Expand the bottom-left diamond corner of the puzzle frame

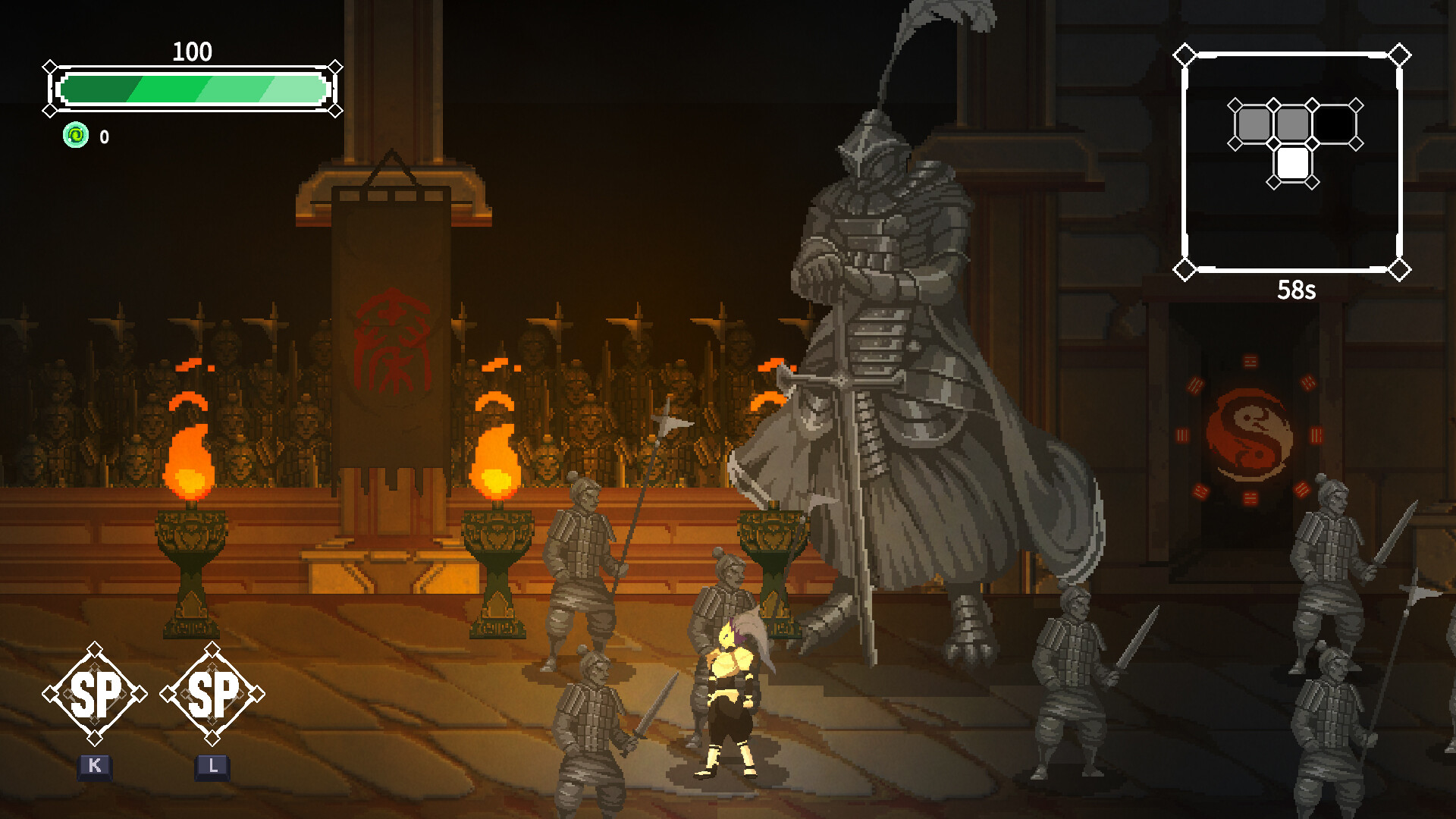1185,267
